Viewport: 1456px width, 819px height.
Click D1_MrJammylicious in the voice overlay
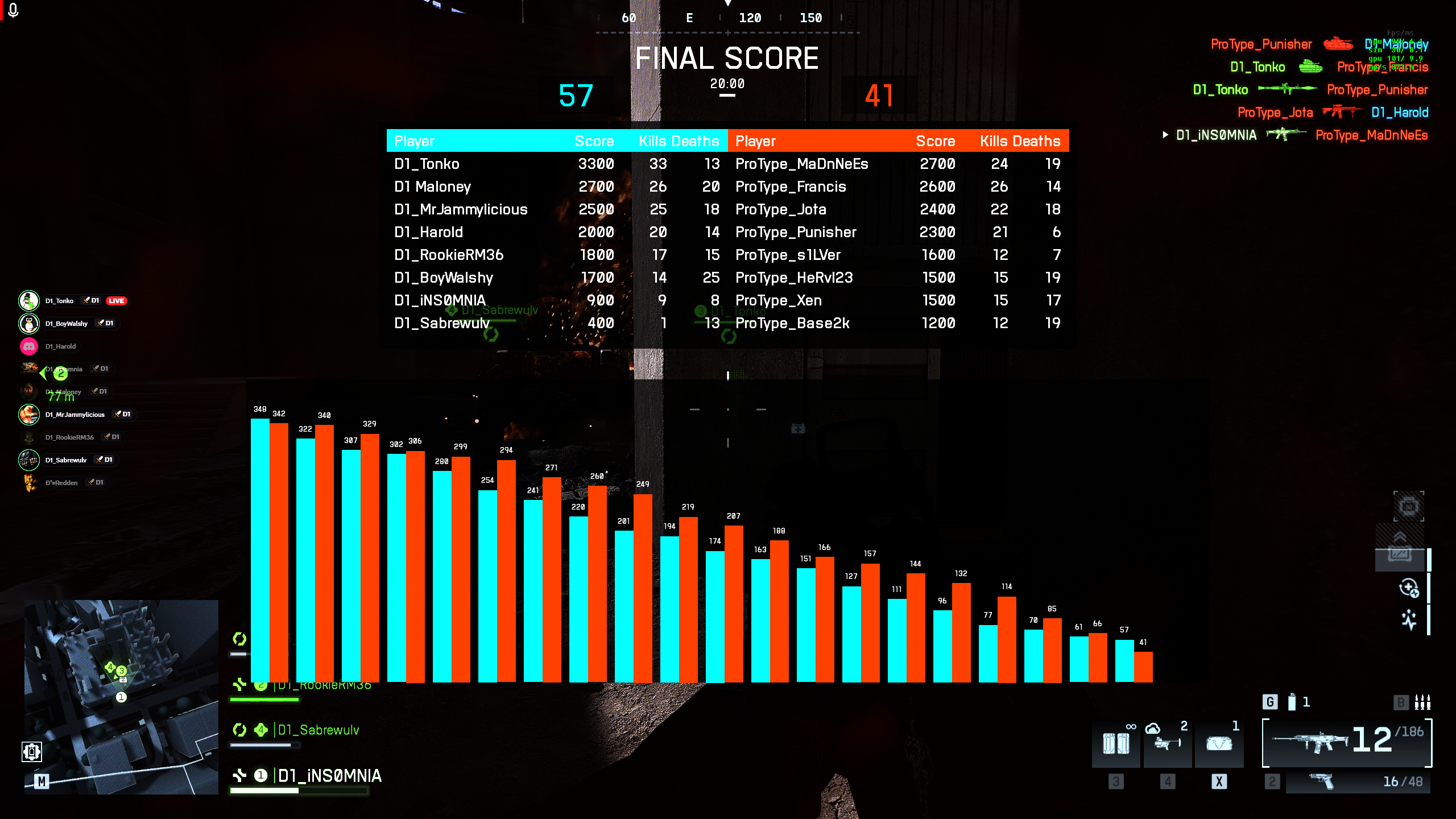tap(75, 415)
